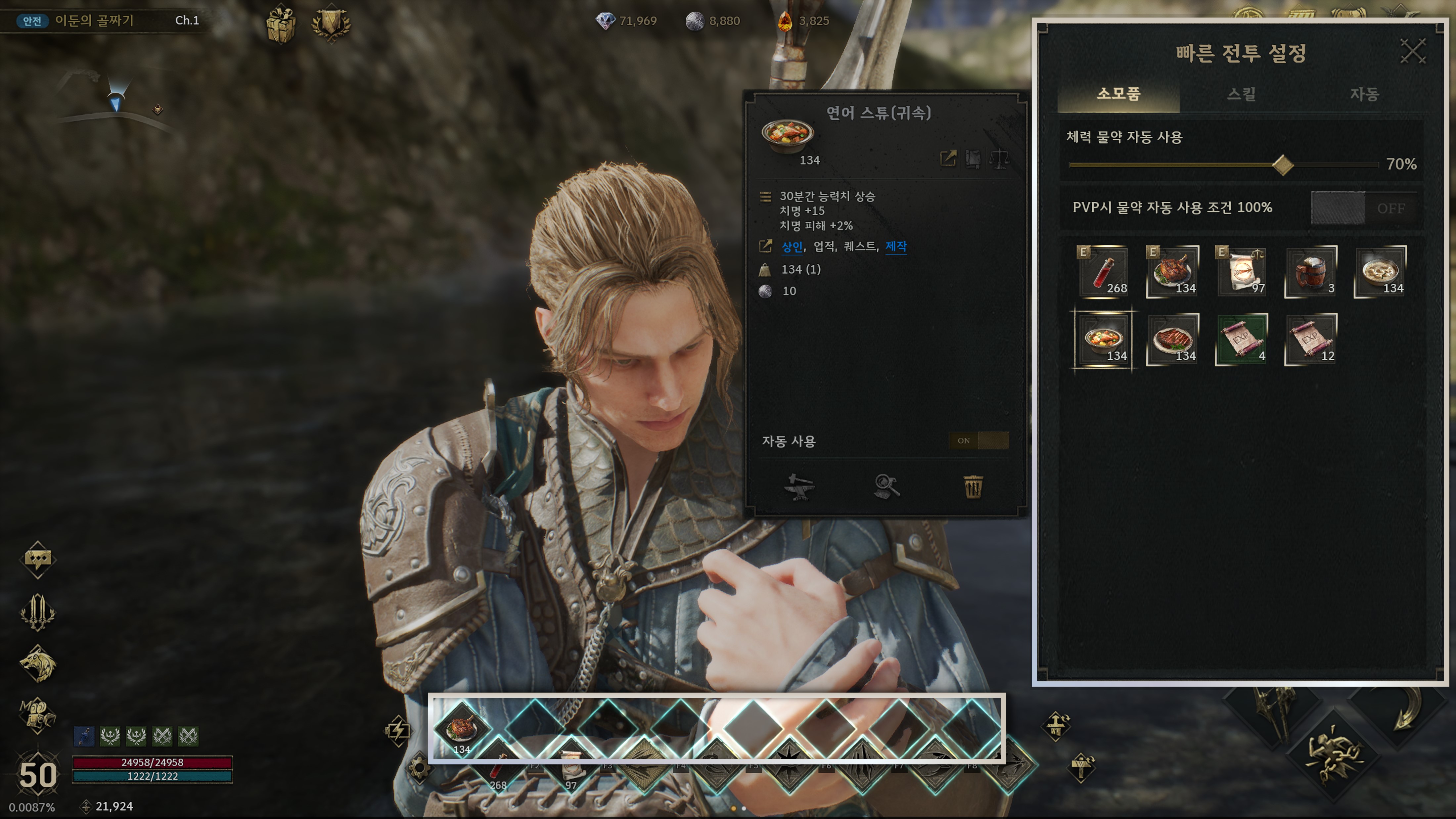Open the chat speech bubble icon

tap(38, 559)
